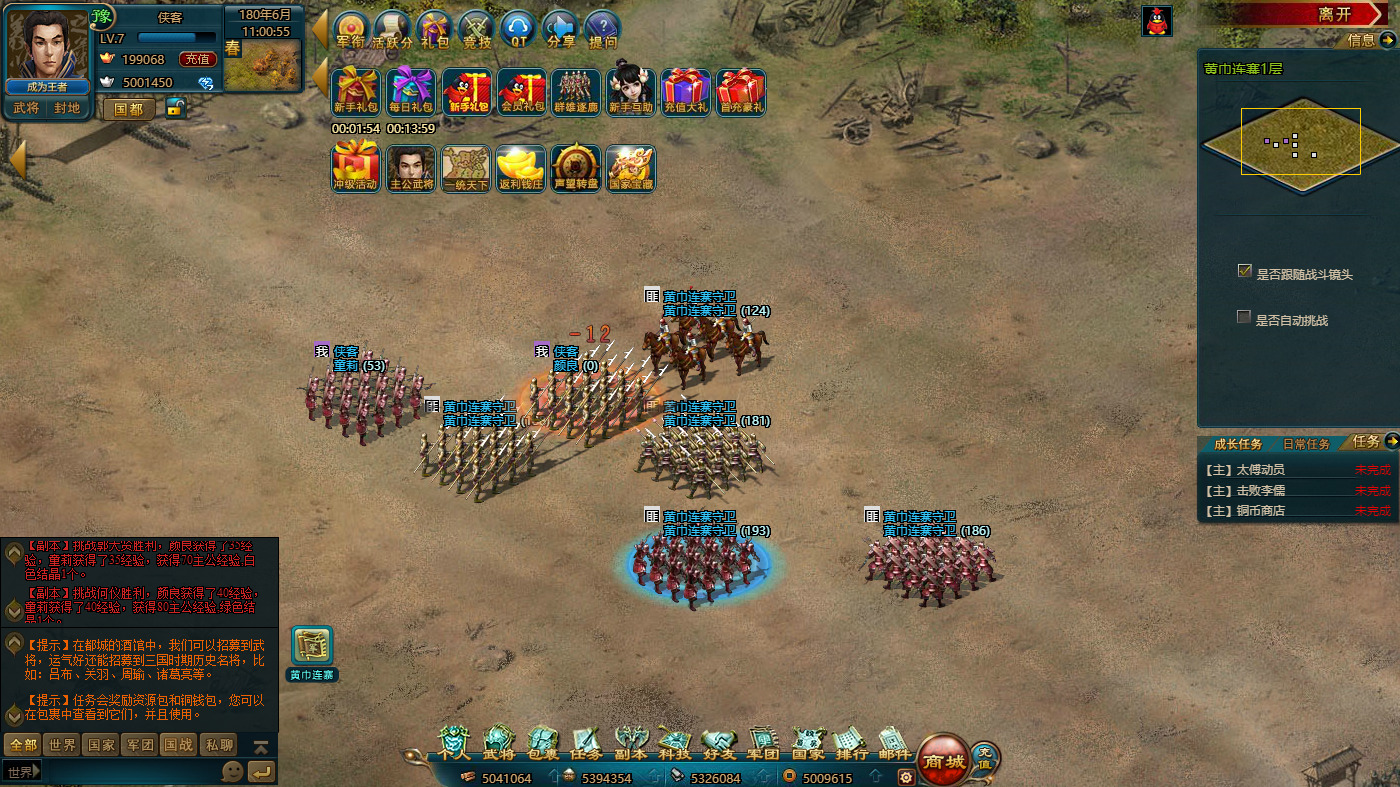This screenshot has width=1400, height=787.
Task: Open the 军衔 rank icon
Action: tap(350, 30)
